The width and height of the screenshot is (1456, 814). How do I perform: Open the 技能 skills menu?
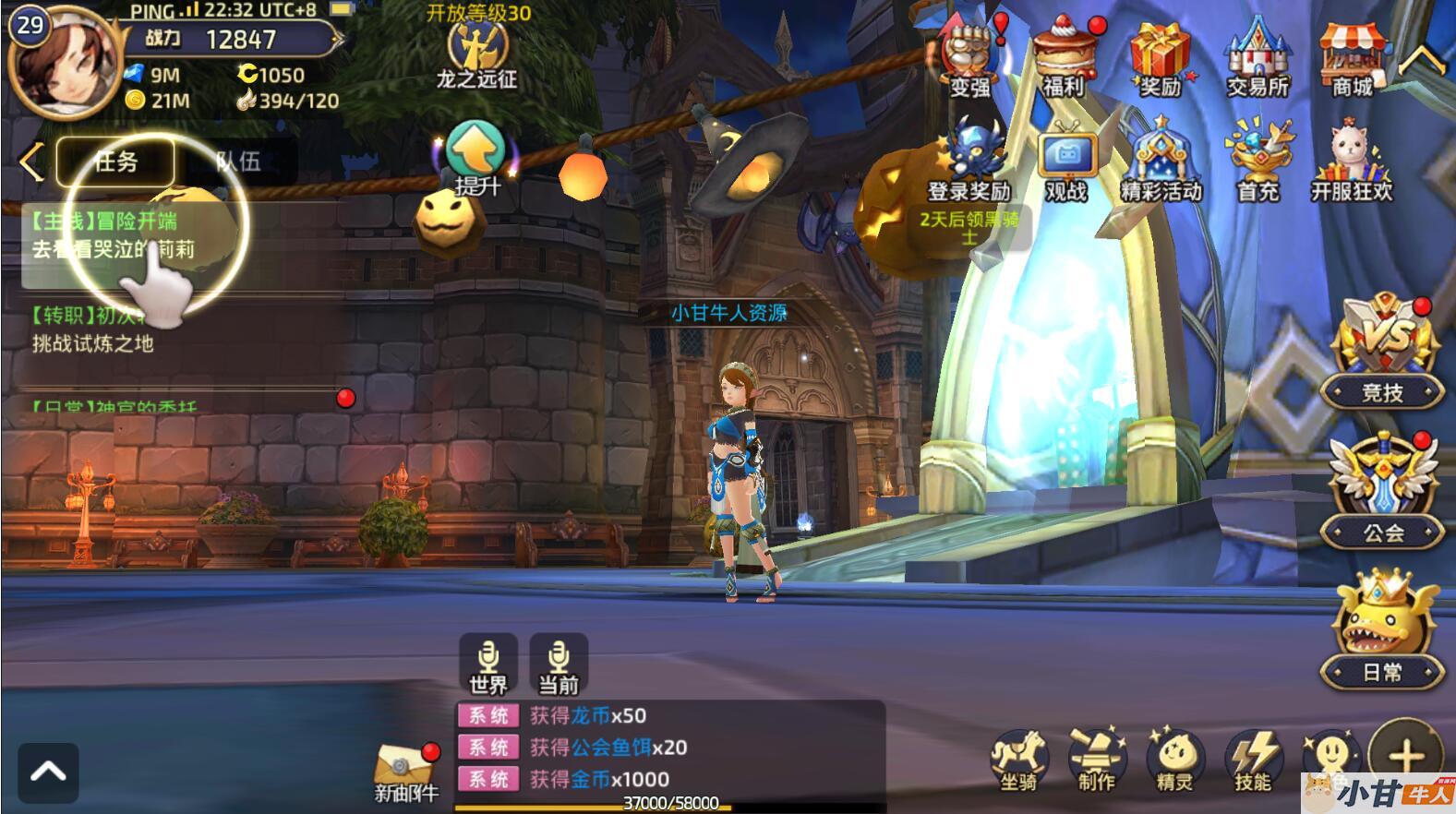point(1253,759)
